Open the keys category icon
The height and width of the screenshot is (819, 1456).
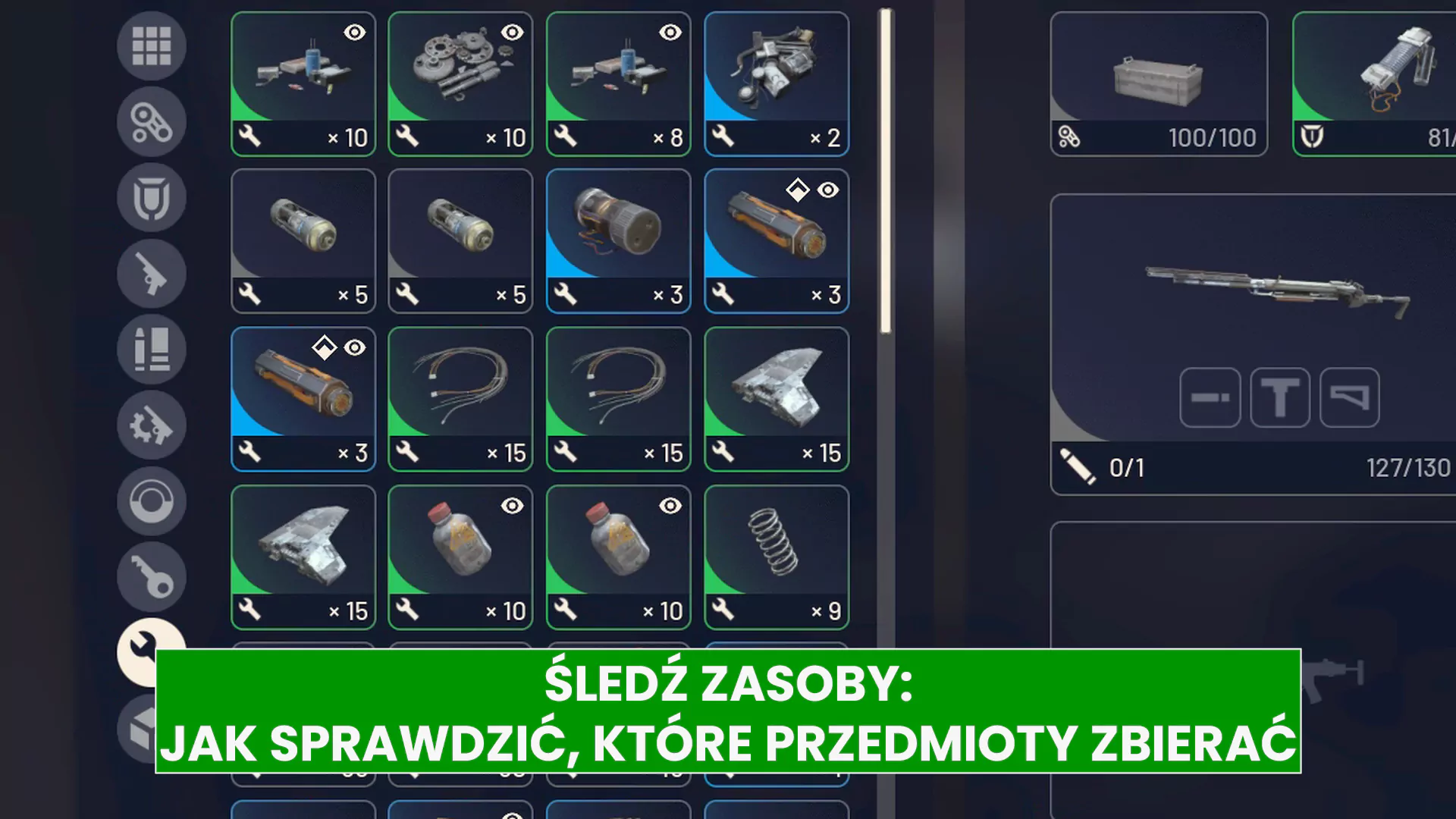(152, 577)
